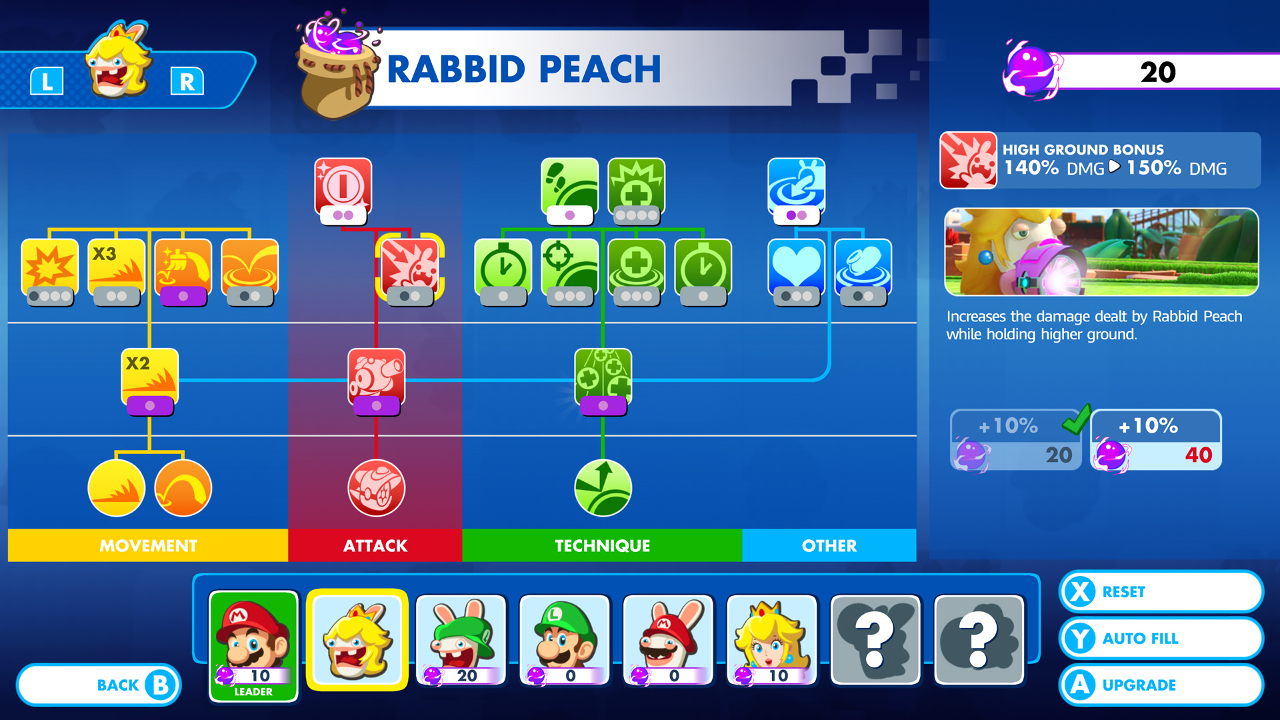Viewport: 1280px width, 720px height.
Task: Select the crosshair targeting skill icon
Action: [x=569, y=268]
